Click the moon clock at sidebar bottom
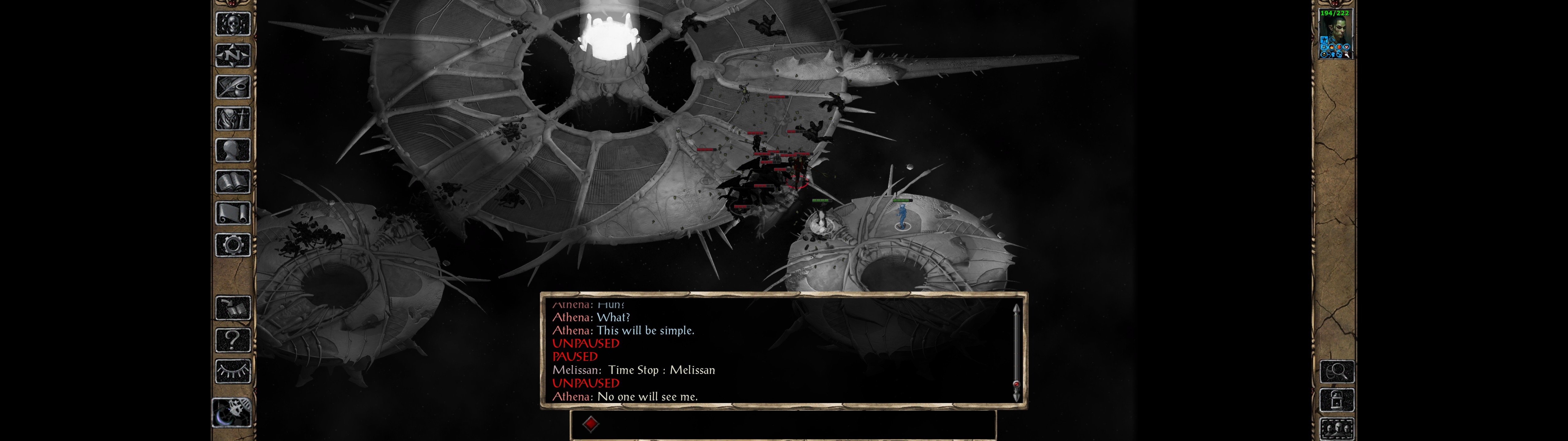This screenshot has height=441, width=1568. click(x=232, y=413)
